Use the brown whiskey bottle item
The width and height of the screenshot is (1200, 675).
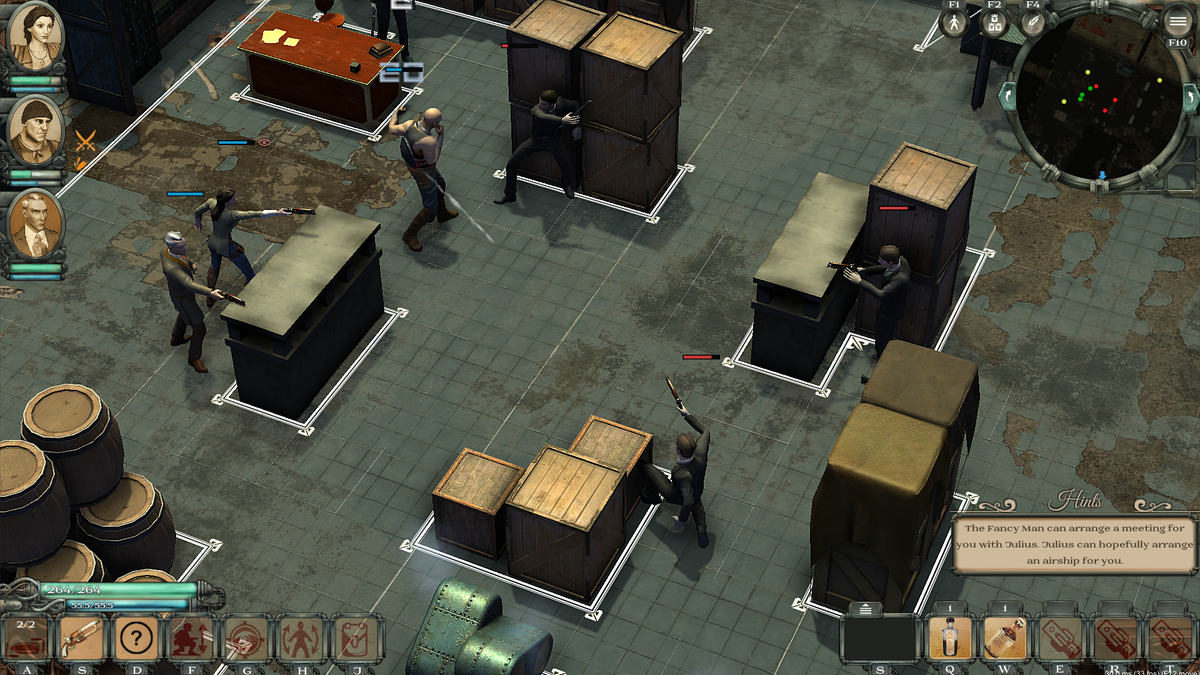pyautogui.click(x=1006, y=637)
